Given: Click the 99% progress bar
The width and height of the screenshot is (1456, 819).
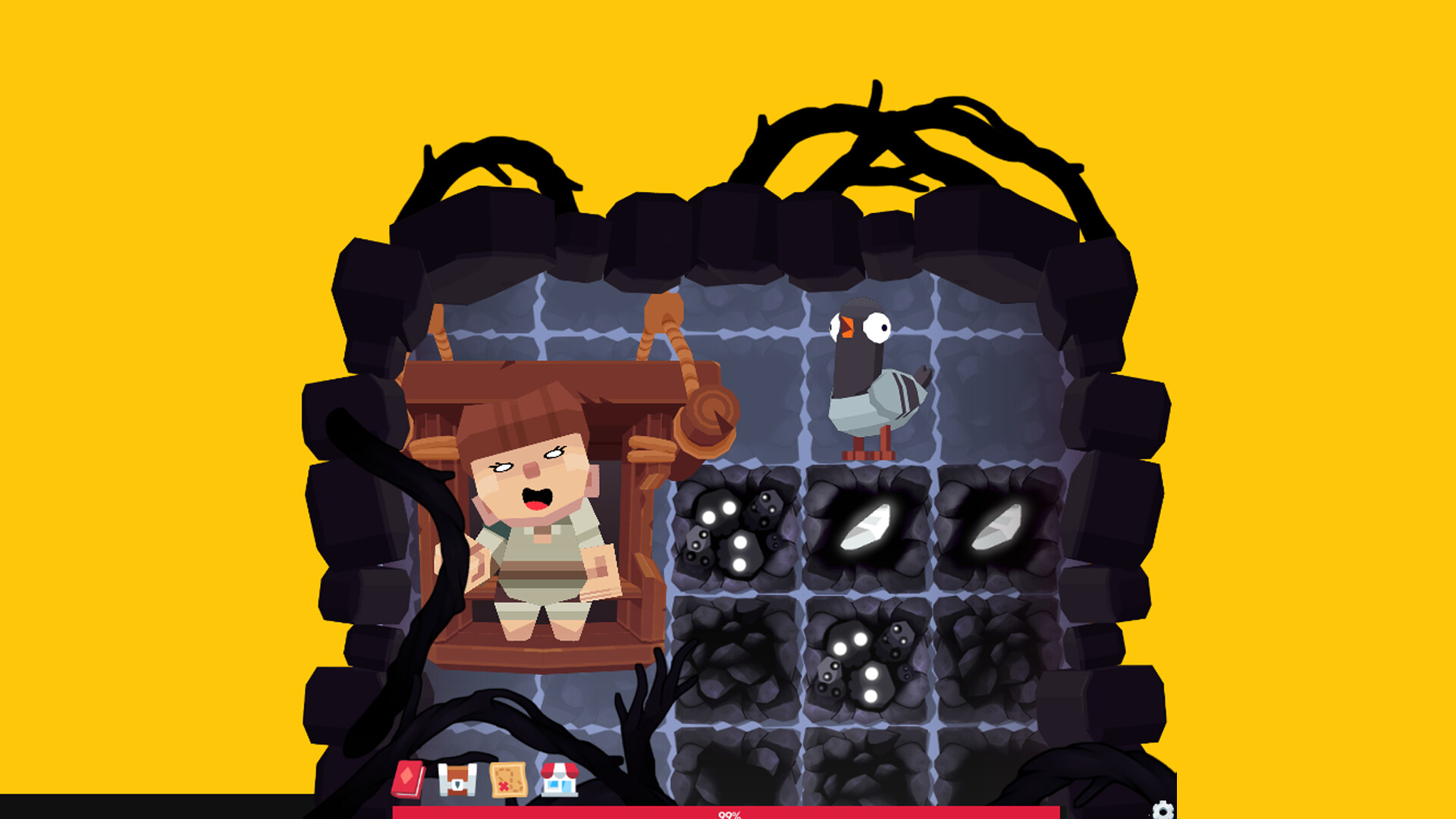Looking at the screenshot, I should coord(728,815).
